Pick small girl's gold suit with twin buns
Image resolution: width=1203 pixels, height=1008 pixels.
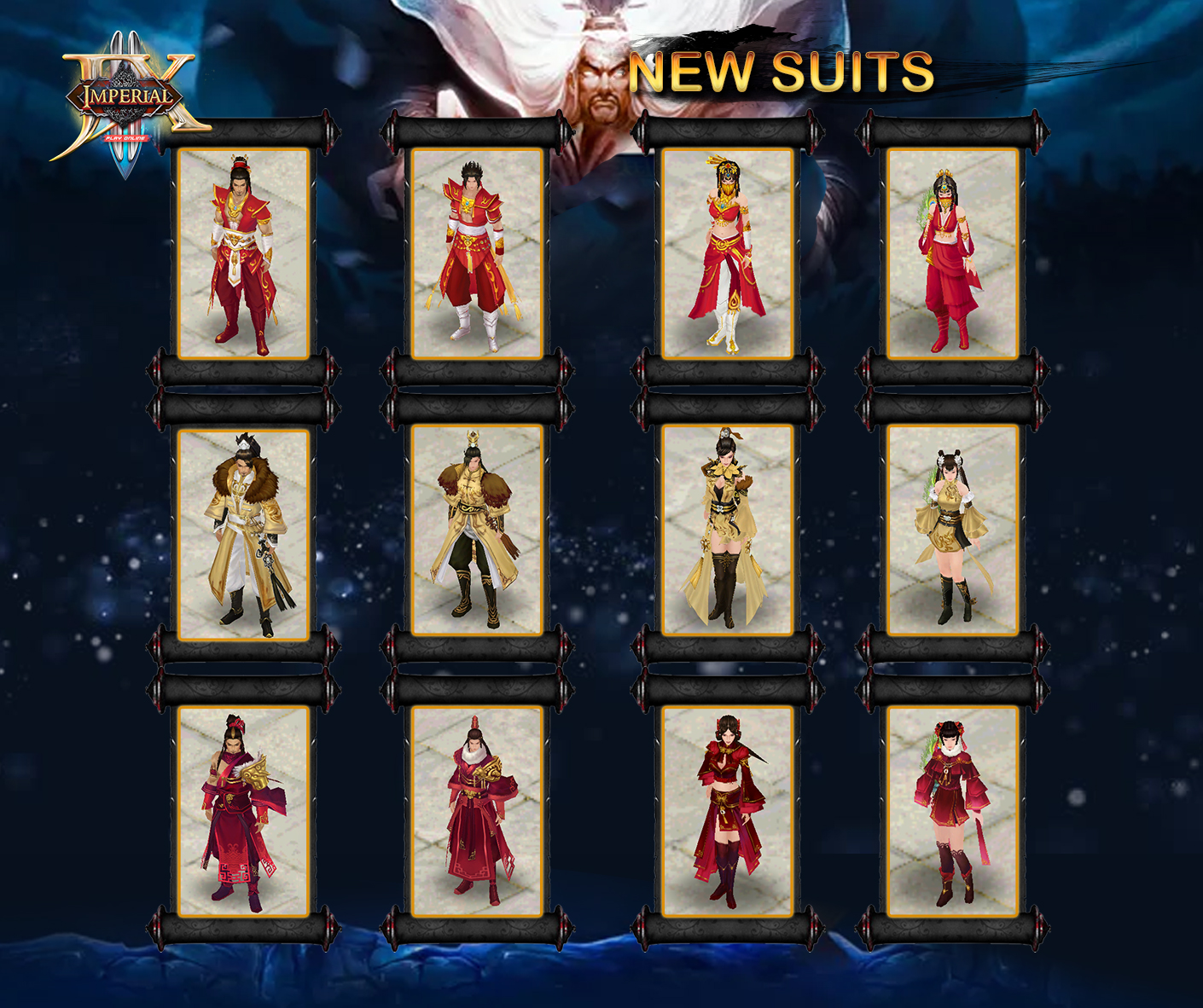coord(953,530)
